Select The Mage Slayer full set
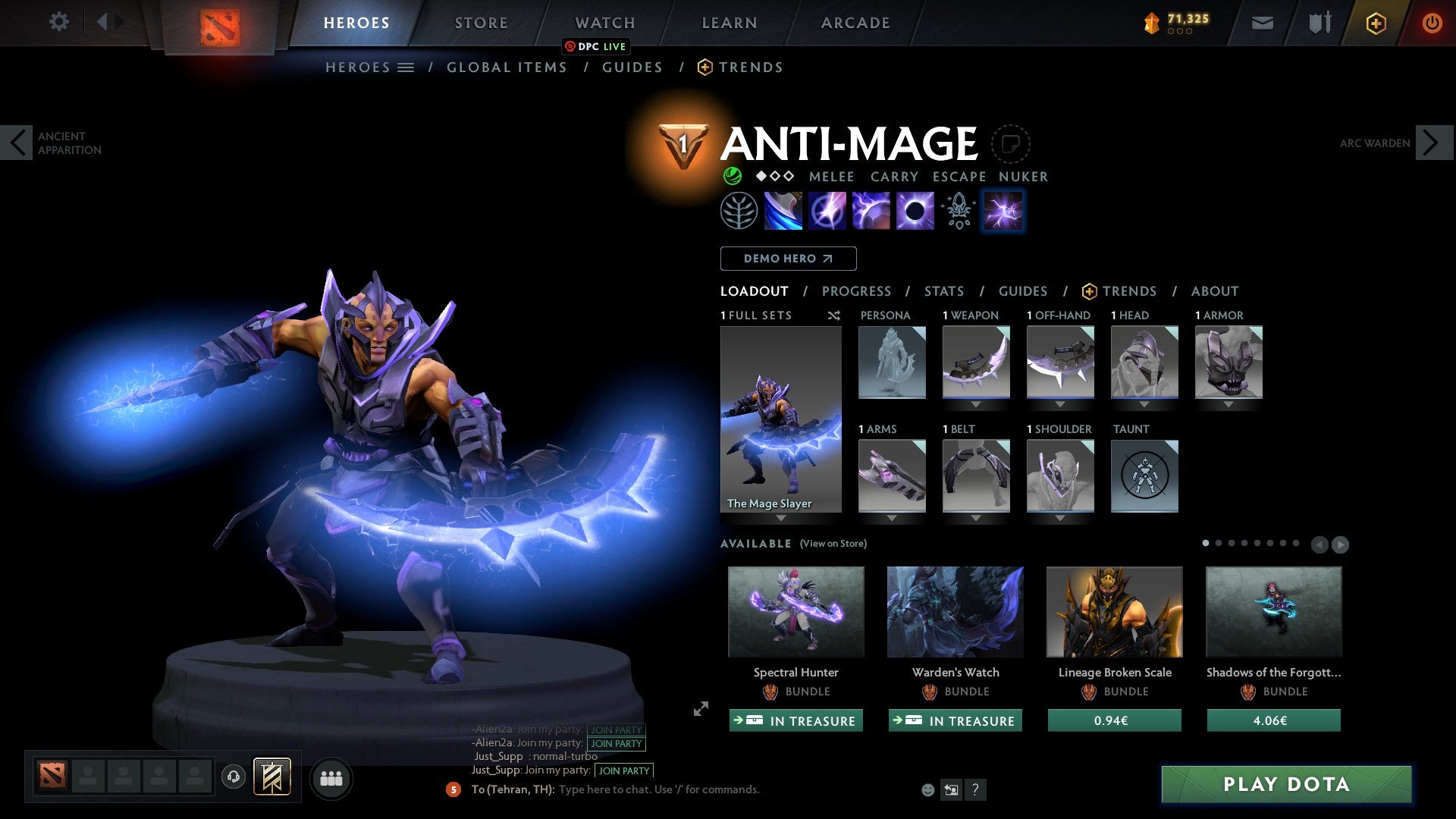1456x819 pixels. 780,419
